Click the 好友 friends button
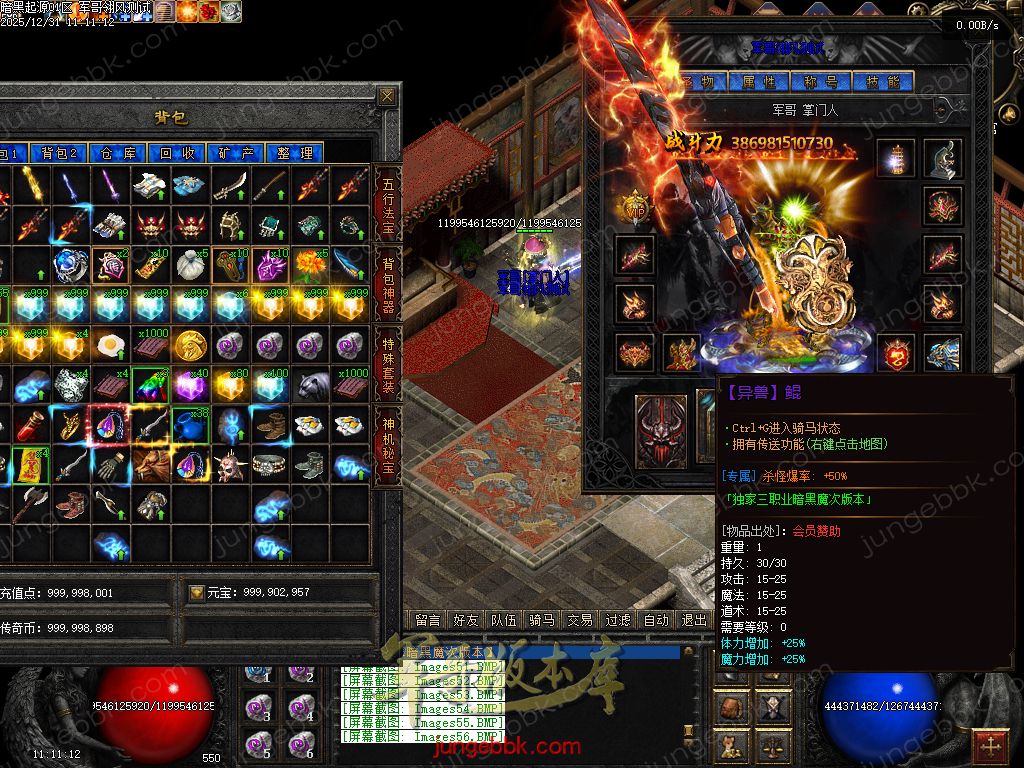This screenshot has height=768, width=1024. click(465, 620)
